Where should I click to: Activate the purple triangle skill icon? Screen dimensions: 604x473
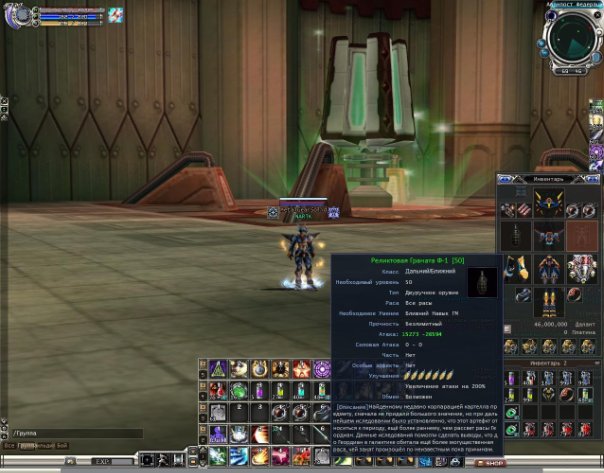[x=218, y=369]
